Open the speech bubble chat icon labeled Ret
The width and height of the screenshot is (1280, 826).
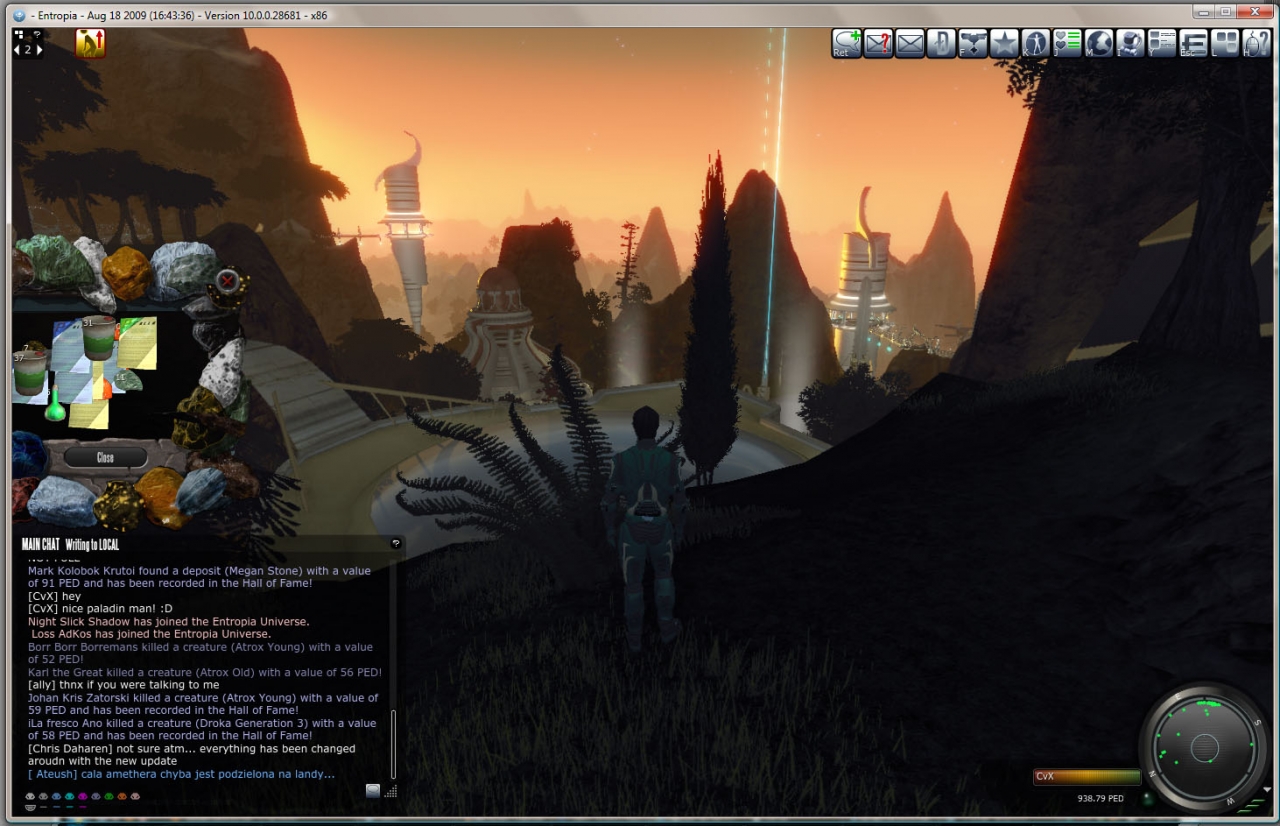pos(847,43)
